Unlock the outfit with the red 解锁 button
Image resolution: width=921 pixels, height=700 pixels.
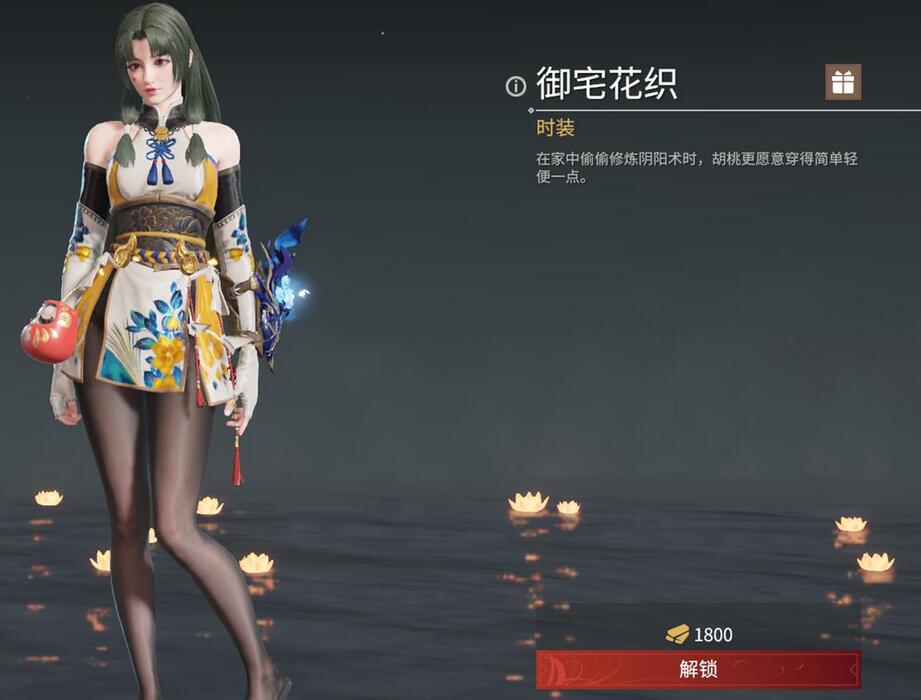(698, 669)
